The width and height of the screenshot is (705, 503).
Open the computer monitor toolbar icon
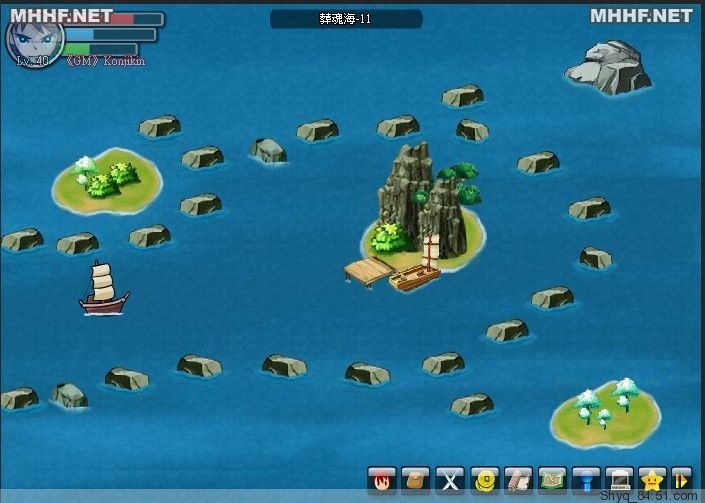pyautogui.click(x=620, y=479)
